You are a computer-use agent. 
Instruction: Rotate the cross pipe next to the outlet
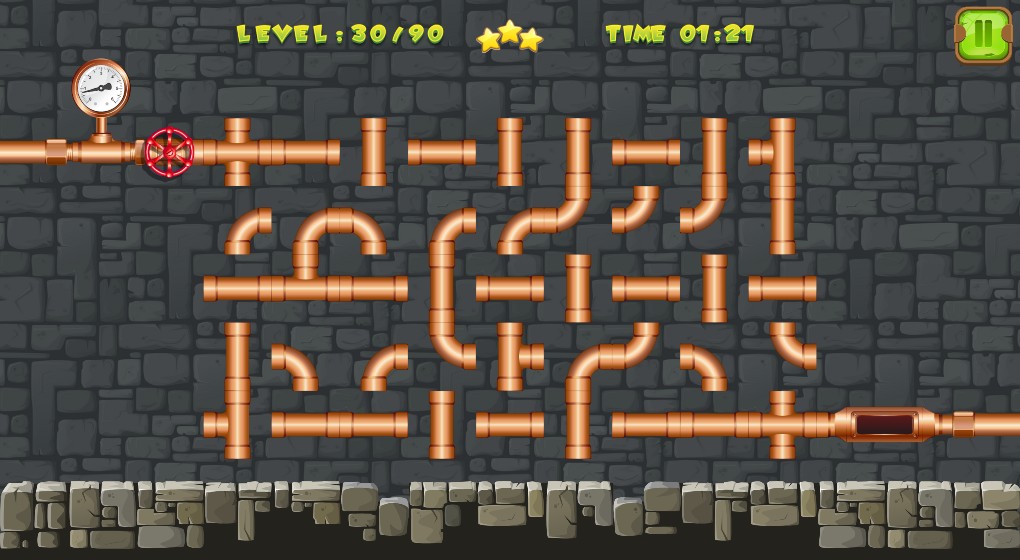[x=782, y=424]
